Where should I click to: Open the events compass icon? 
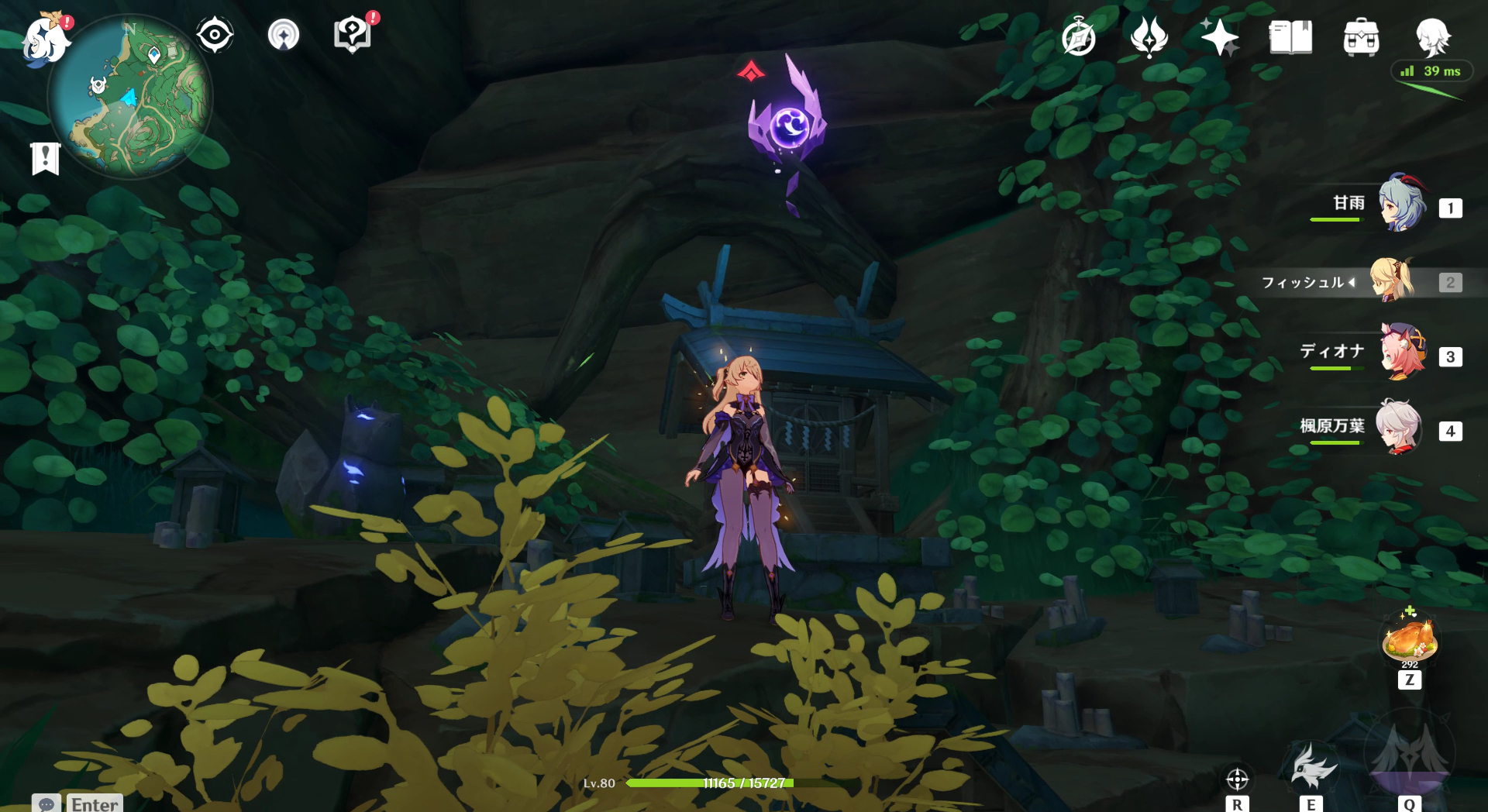[x=1078, y=37]
